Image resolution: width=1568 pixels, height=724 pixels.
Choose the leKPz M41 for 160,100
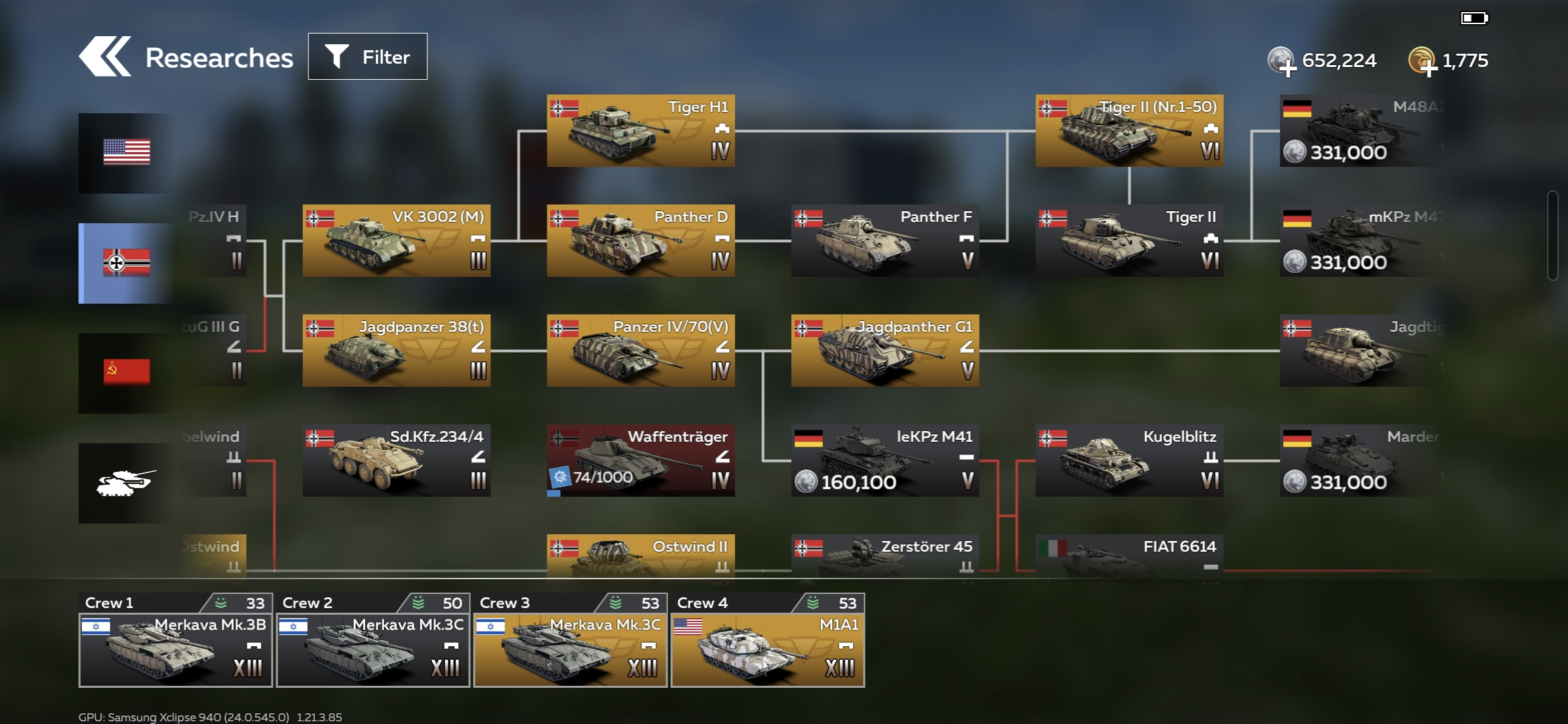pyautogui.click(x=885, y=461)
